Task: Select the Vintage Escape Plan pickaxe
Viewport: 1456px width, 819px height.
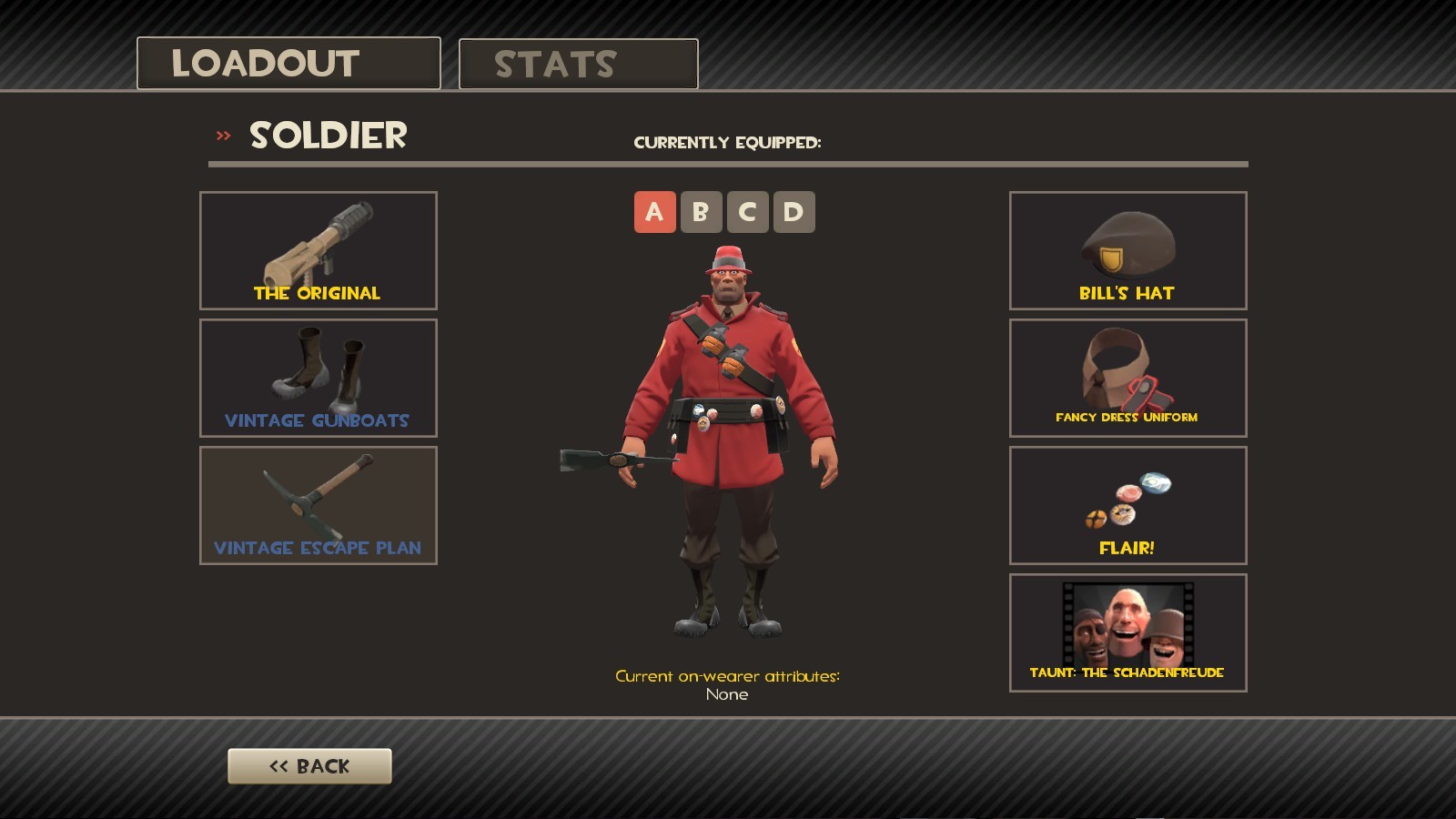Action: 318,505
